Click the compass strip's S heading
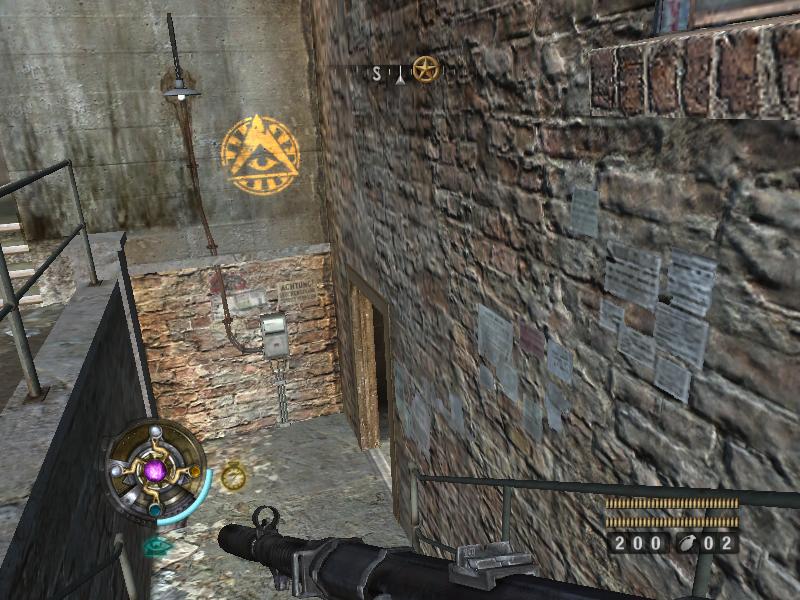800x600 pixels. point(377,73)
